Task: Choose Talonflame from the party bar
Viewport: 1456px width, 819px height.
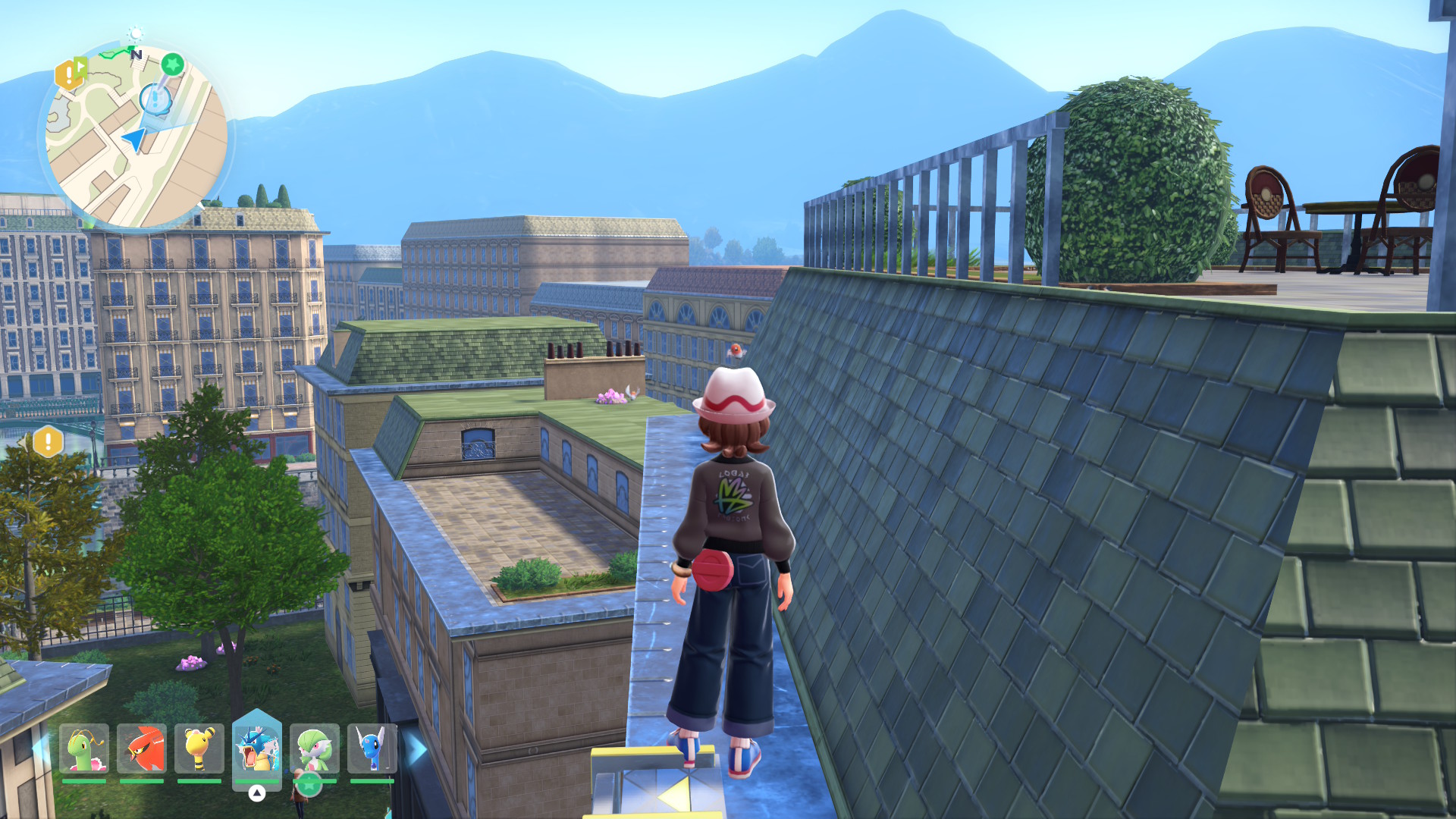Action: tap(142, 748)
